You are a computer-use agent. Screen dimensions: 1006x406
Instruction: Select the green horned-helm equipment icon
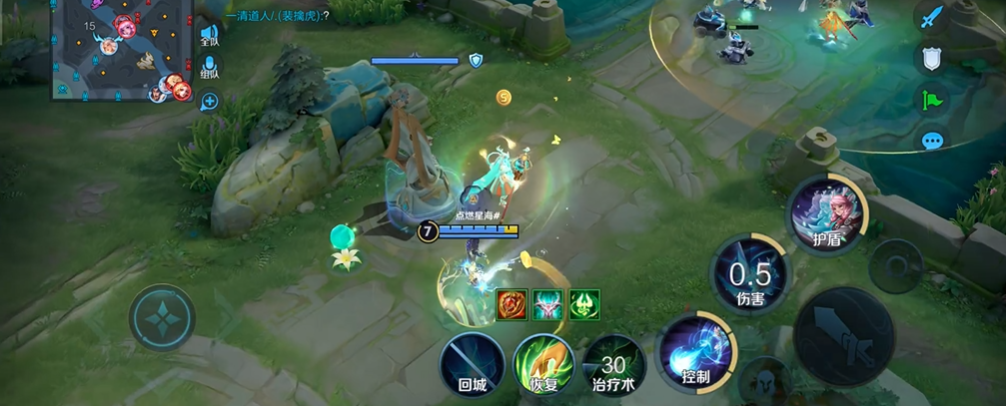pos(584,305)
